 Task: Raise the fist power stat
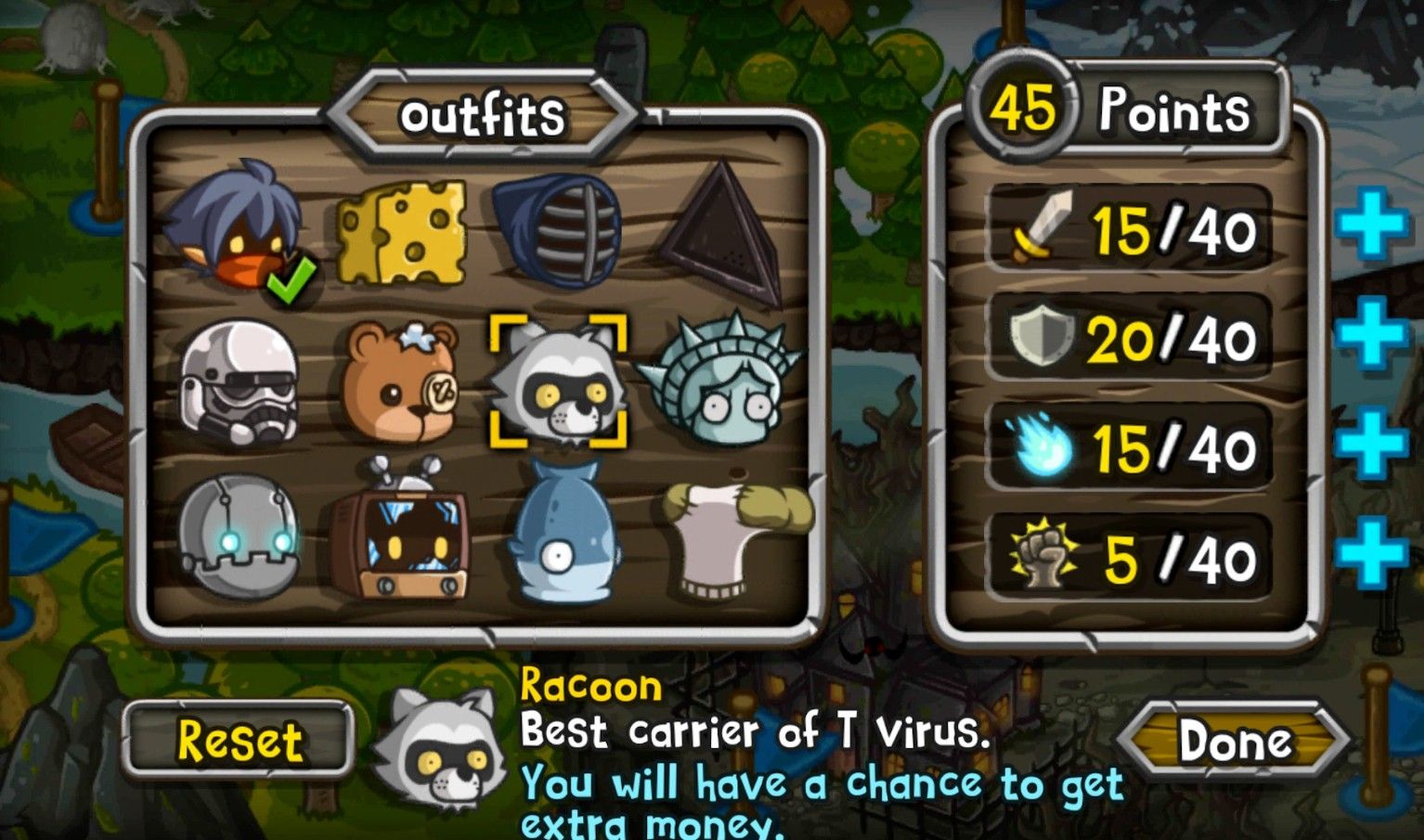click(x=1371, y=553)
